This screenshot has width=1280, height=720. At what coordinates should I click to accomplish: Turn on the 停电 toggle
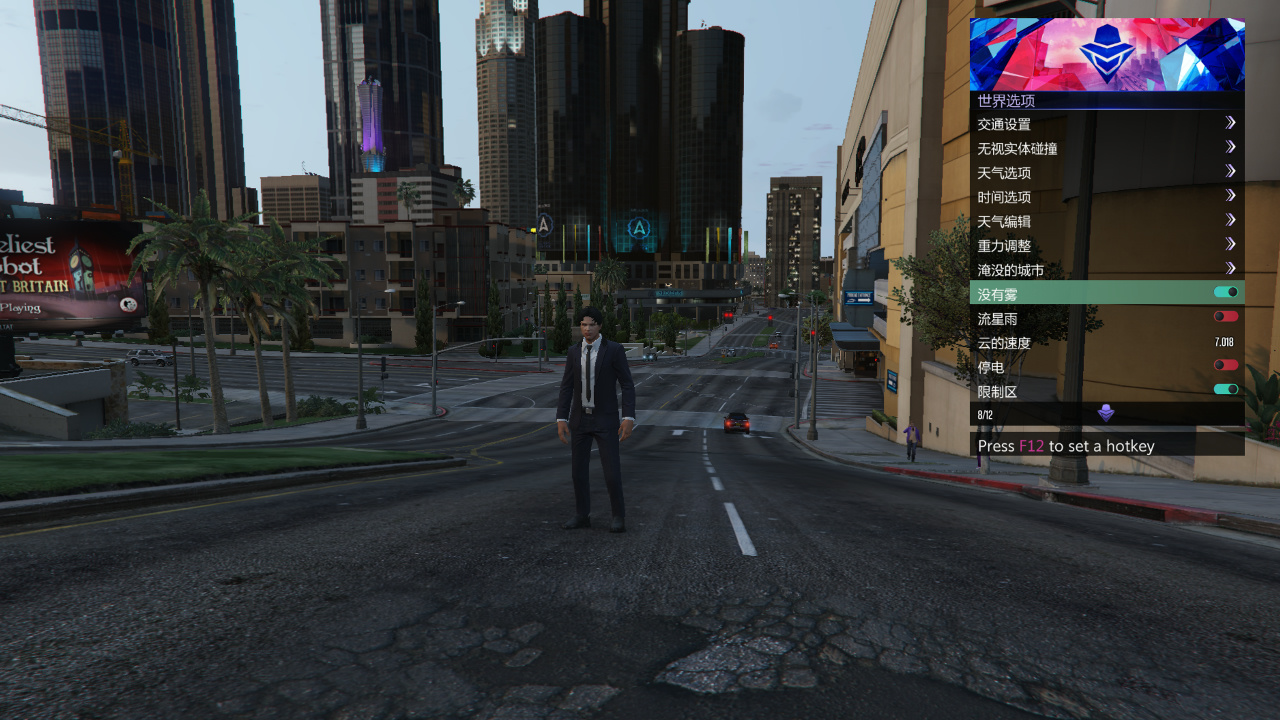(1225, 366)
